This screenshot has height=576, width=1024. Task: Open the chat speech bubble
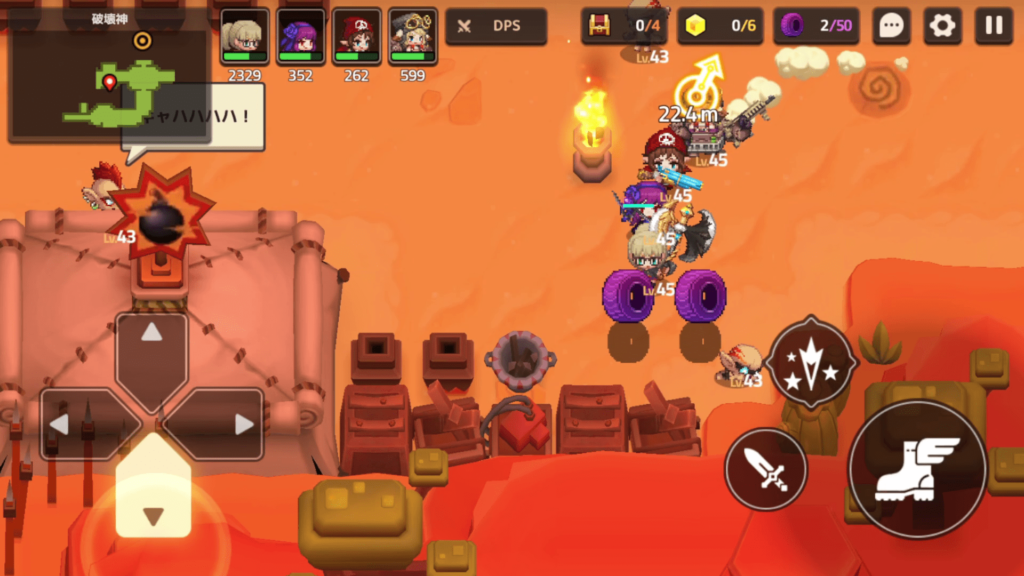pyautogui.click(x=891, y=26)
